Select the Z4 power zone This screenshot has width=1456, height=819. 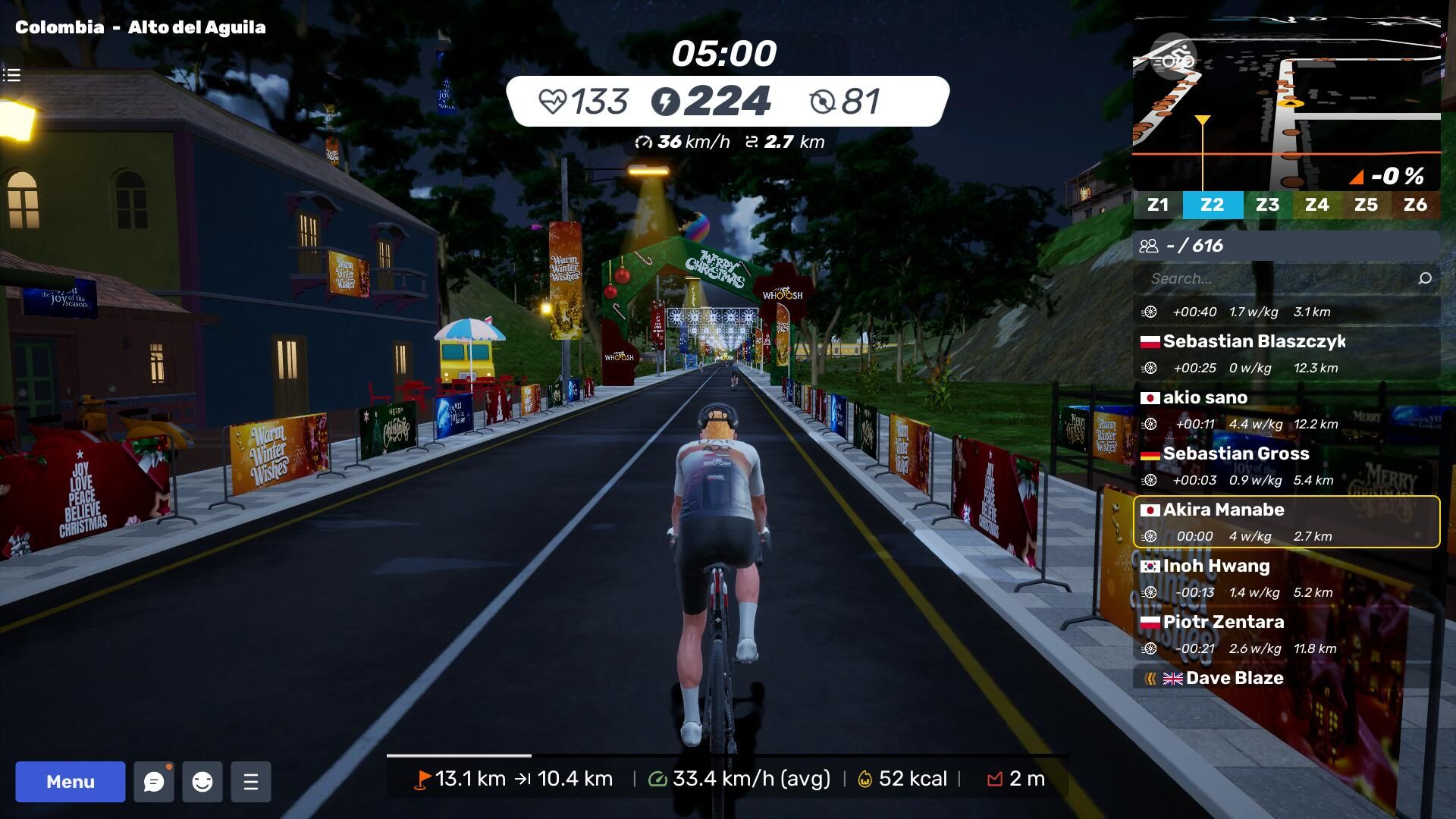pos(1316,205)
